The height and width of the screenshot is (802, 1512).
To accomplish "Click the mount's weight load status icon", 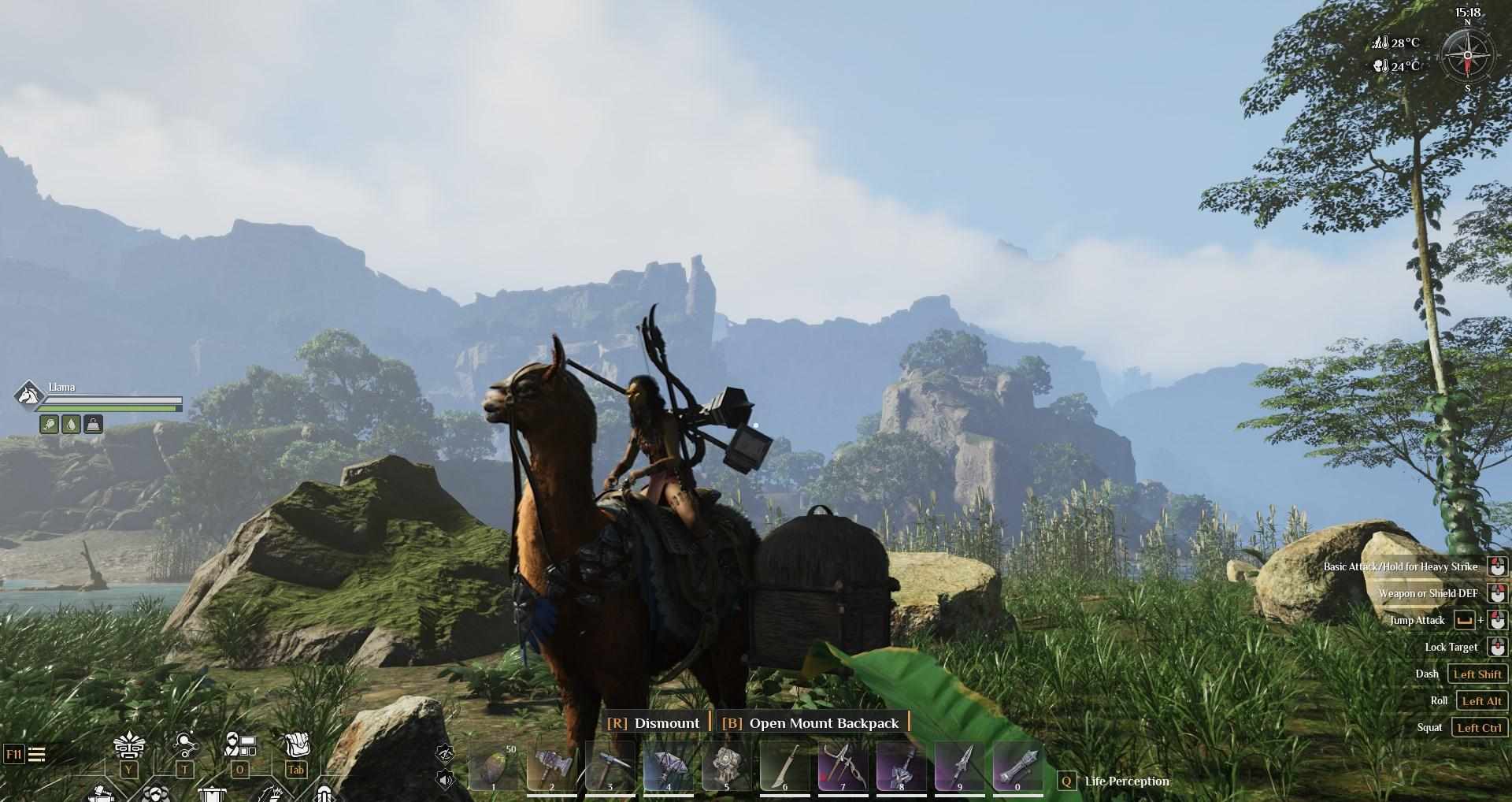I will point(93,425).
